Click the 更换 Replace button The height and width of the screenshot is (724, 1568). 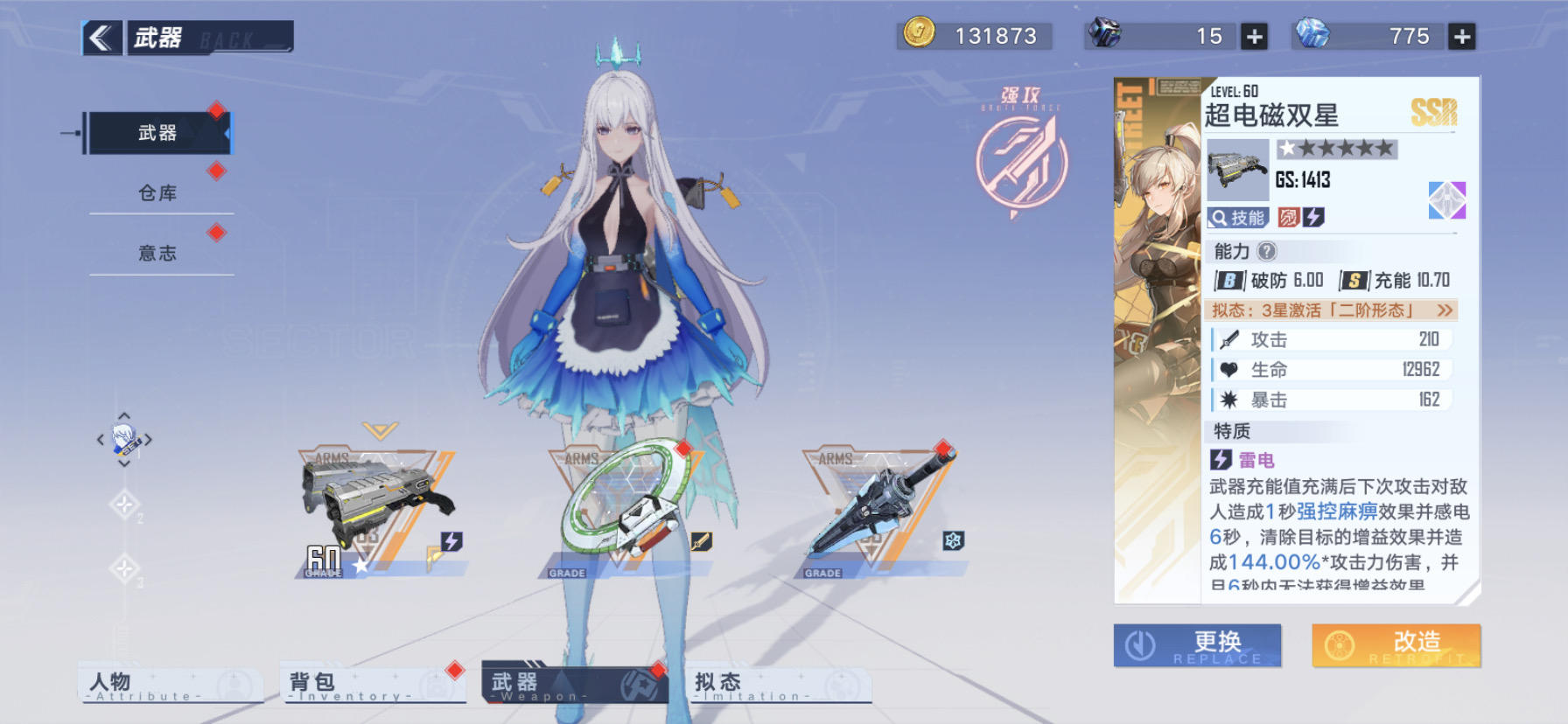pyautogui.click(x=1195, y=645)
